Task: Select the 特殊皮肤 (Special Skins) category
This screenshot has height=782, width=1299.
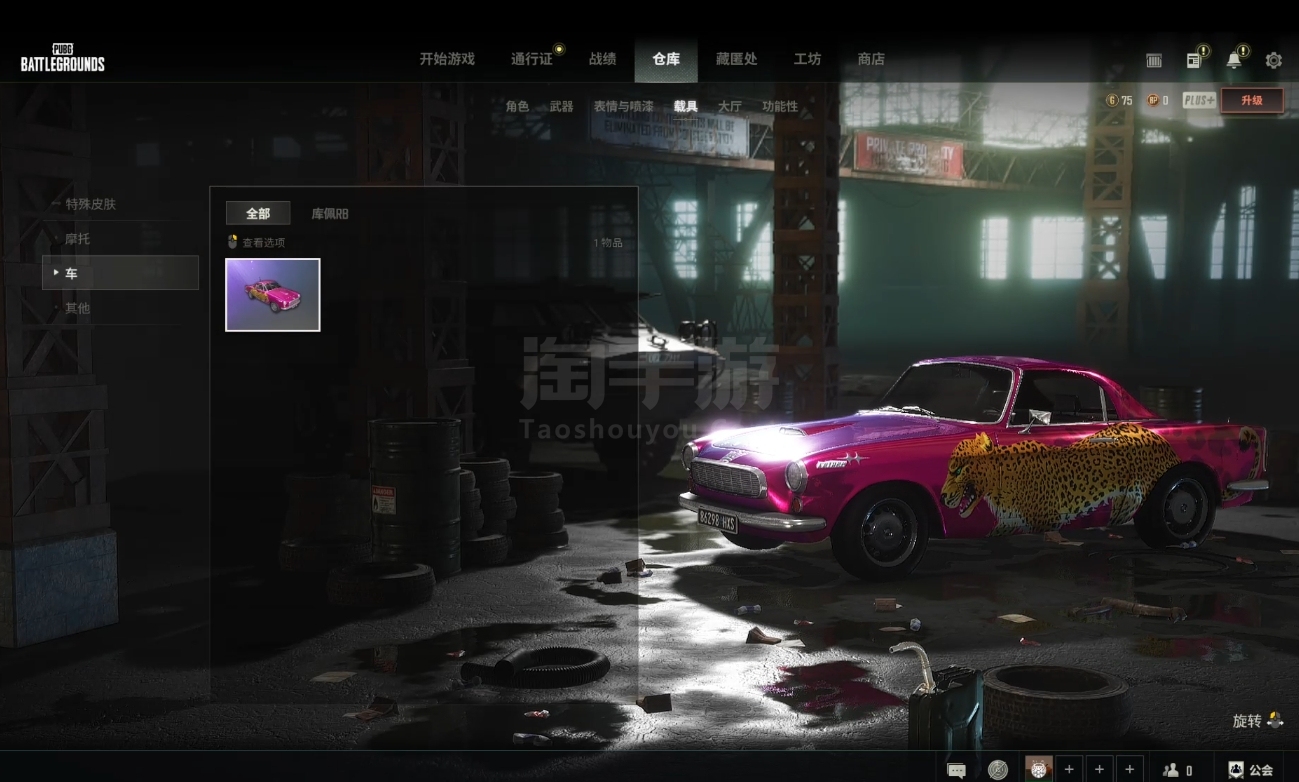Action: [x=91, y=204]
